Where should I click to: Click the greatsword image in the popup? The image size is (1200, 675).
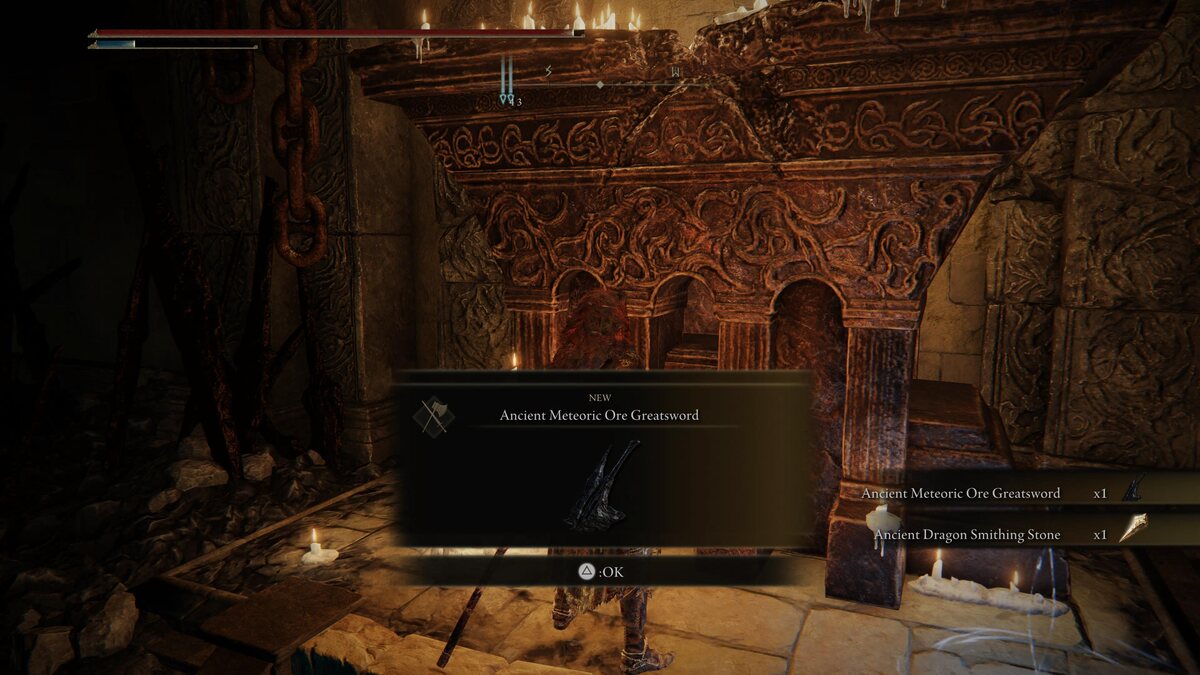[602, 485]
